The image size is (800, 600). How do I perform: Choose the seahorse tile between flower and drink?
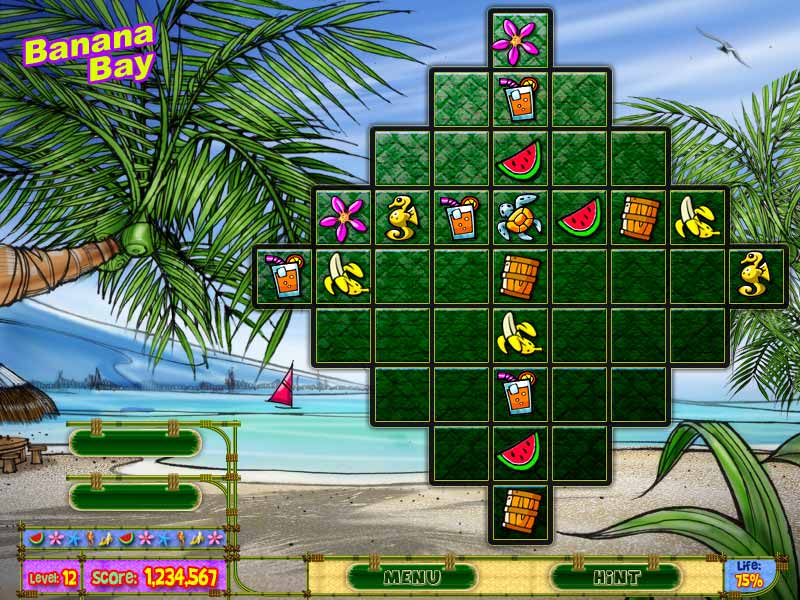(x=401, y=216)
